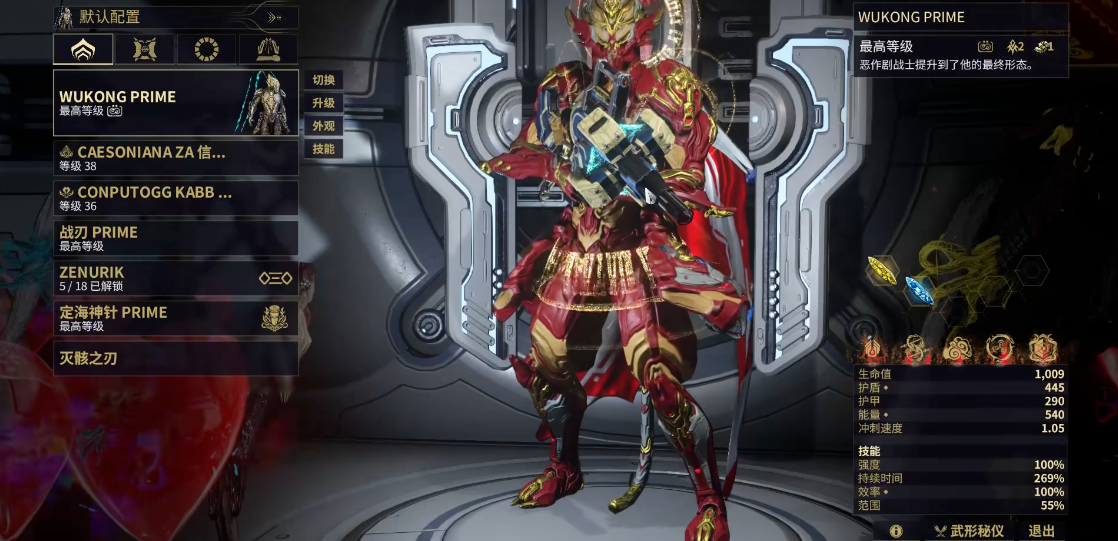Click the 切换 switch button
Screen dimensions: 1118x541
tap(324, 80)
